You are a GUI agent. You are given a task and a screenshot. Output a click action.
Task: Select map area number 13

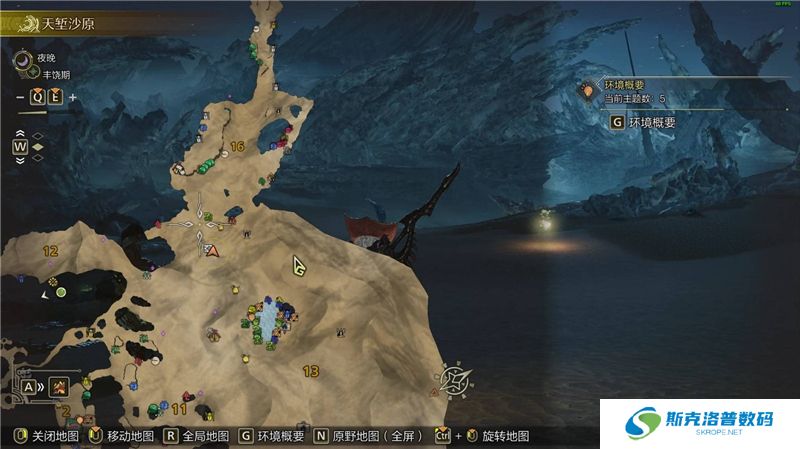point(310,371)
